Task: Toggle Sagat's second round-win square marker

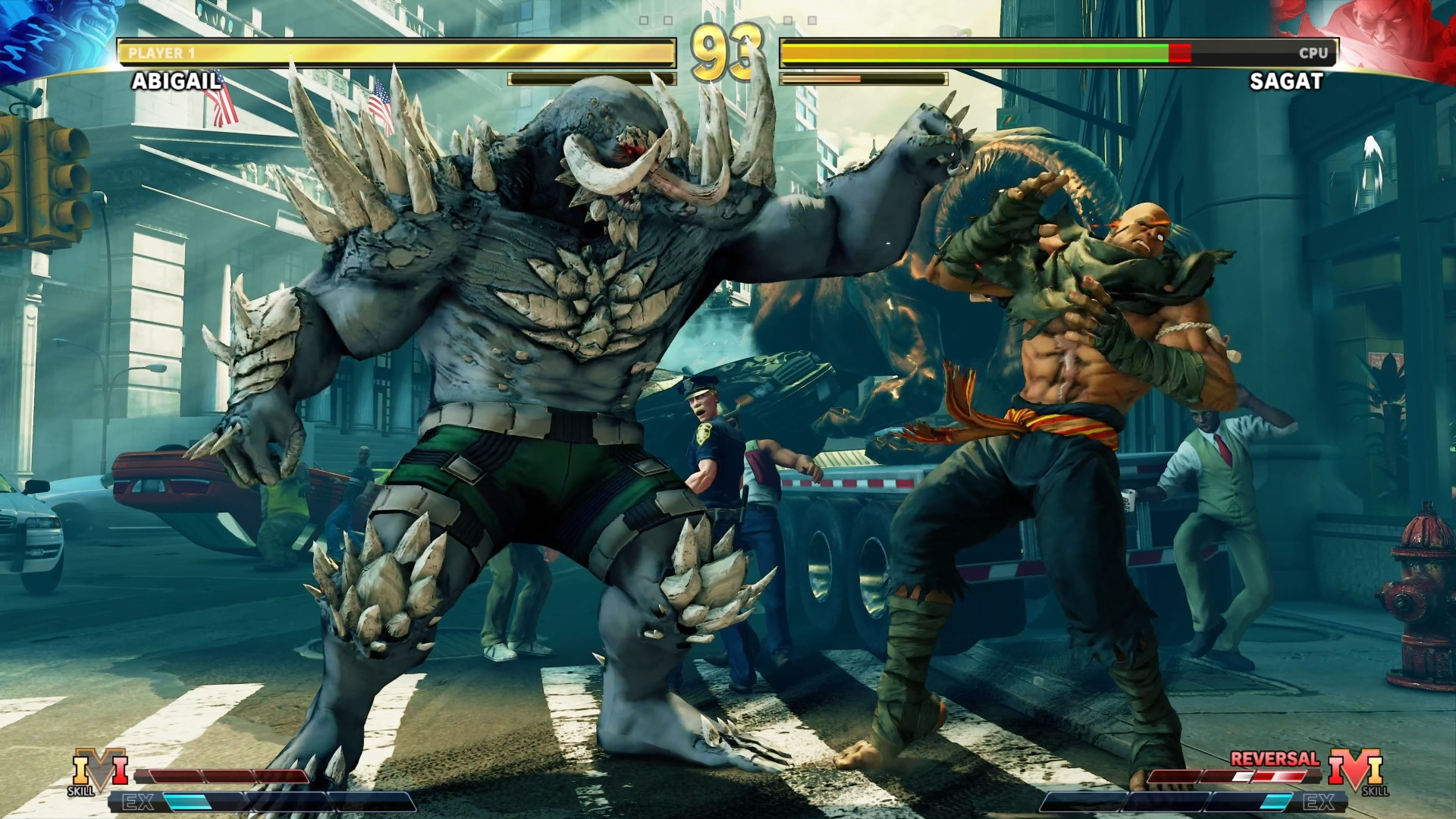Action: pyautogui.click(x=811, y=20)
